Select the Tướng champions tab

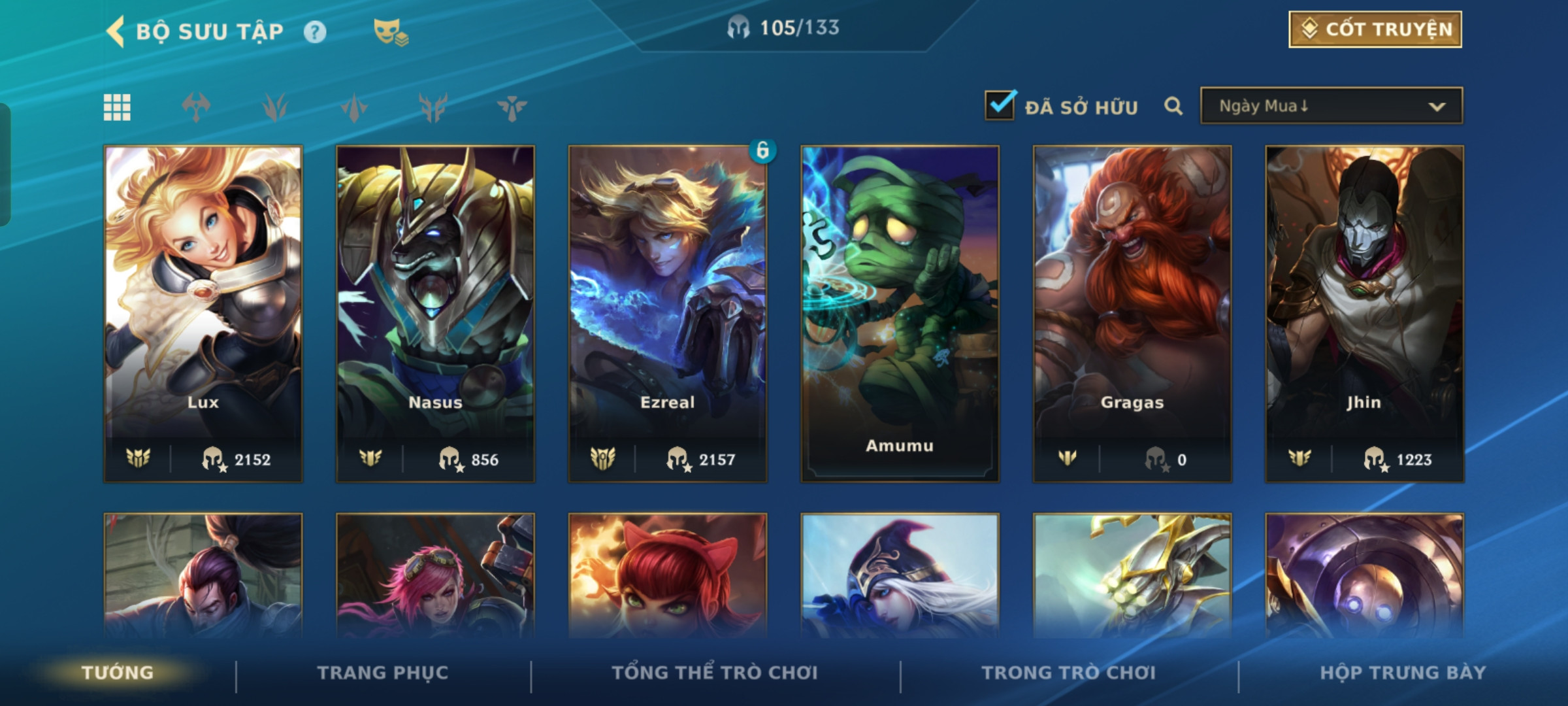point(118,673)
